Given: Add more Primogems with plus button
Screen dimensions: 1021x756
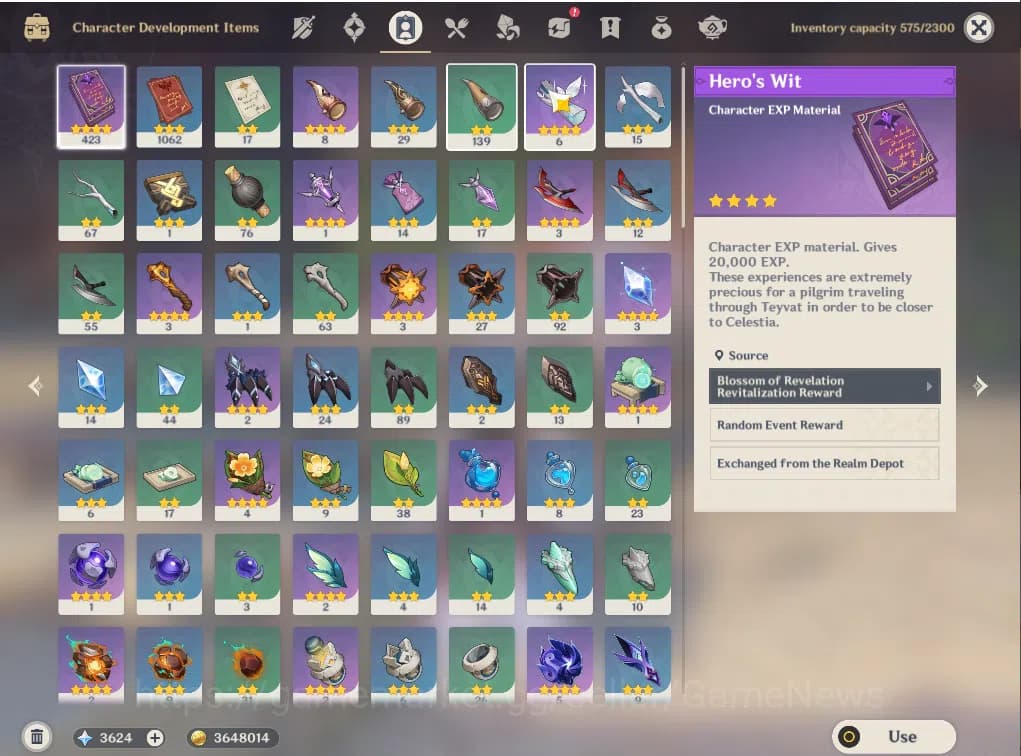Looking at the screenshot, I should tap(155, 738).
